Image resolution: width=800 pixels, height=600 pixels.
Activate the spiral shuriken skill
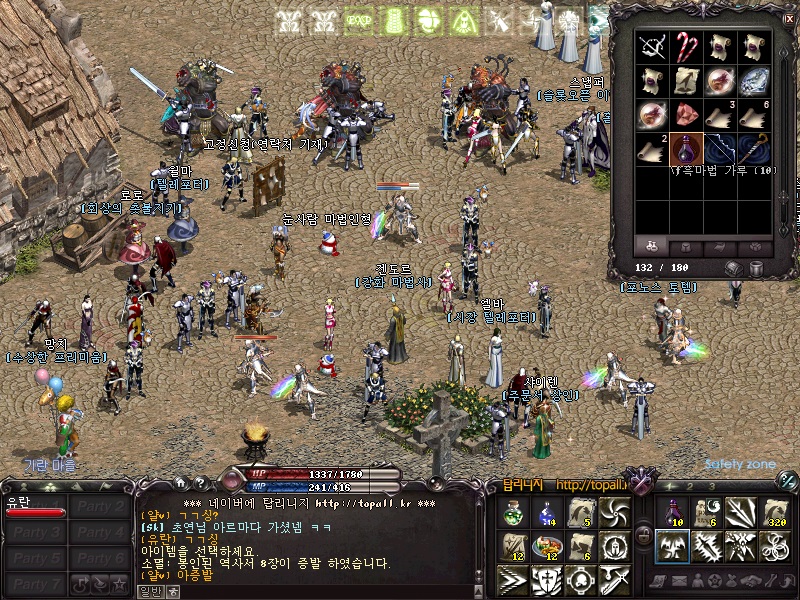tap(613, 513)
